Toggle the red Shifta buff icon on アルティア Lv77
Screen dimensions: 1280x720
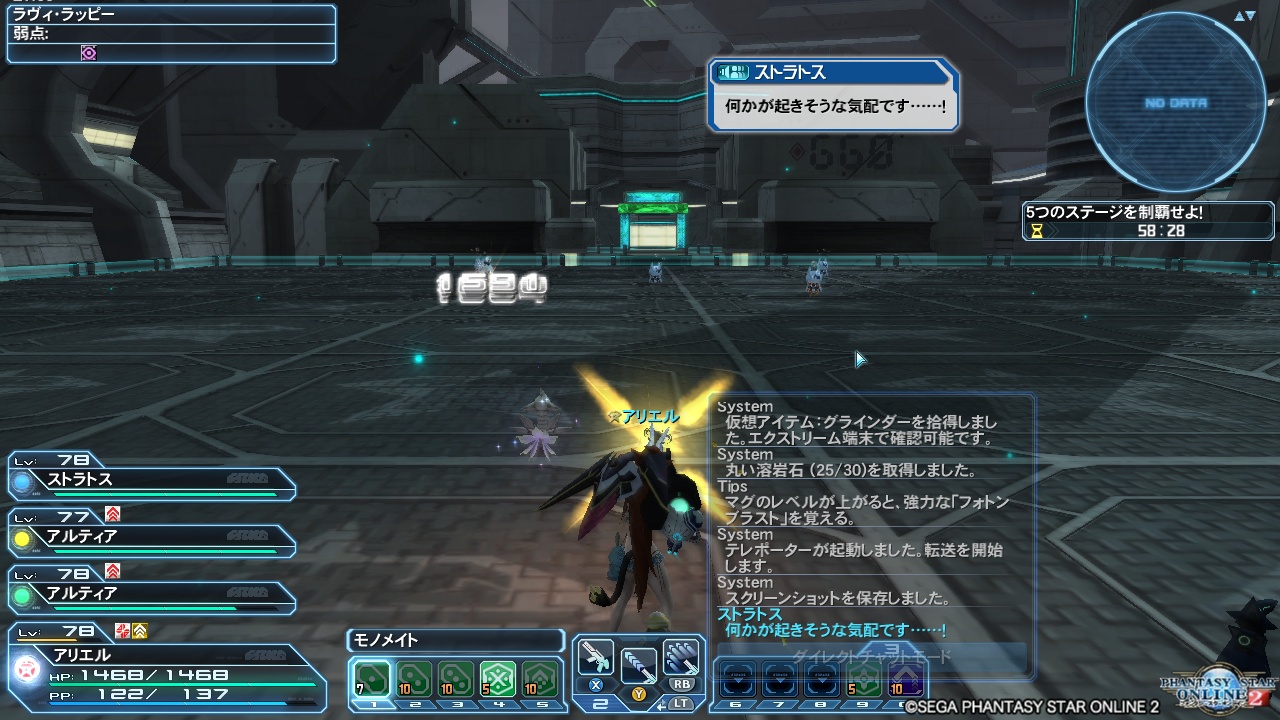pyautogui.click(x=113, y=515)
